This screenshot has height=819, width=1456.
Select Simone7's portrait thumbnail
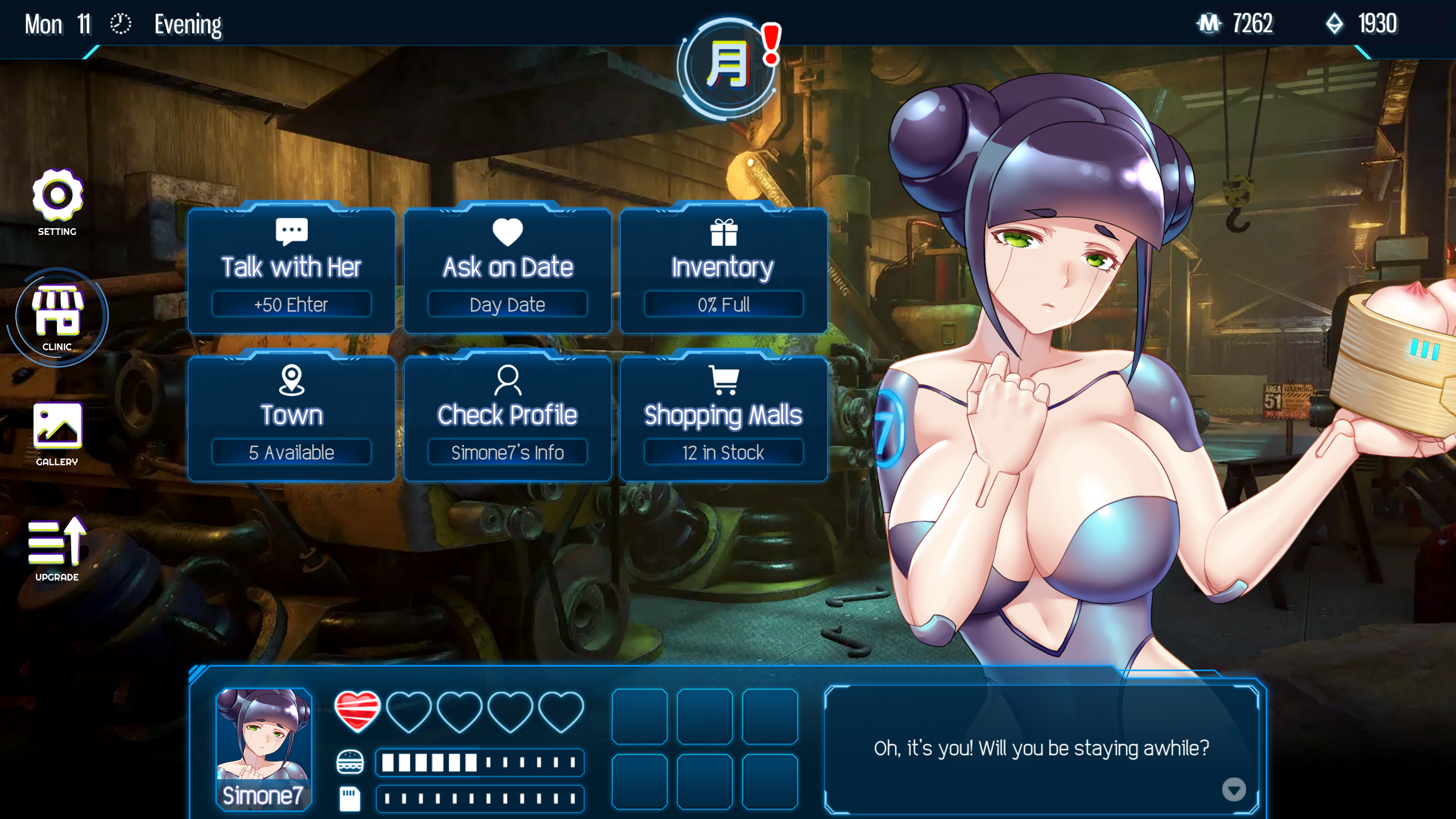pyautogui.click(x=264, y=748)
